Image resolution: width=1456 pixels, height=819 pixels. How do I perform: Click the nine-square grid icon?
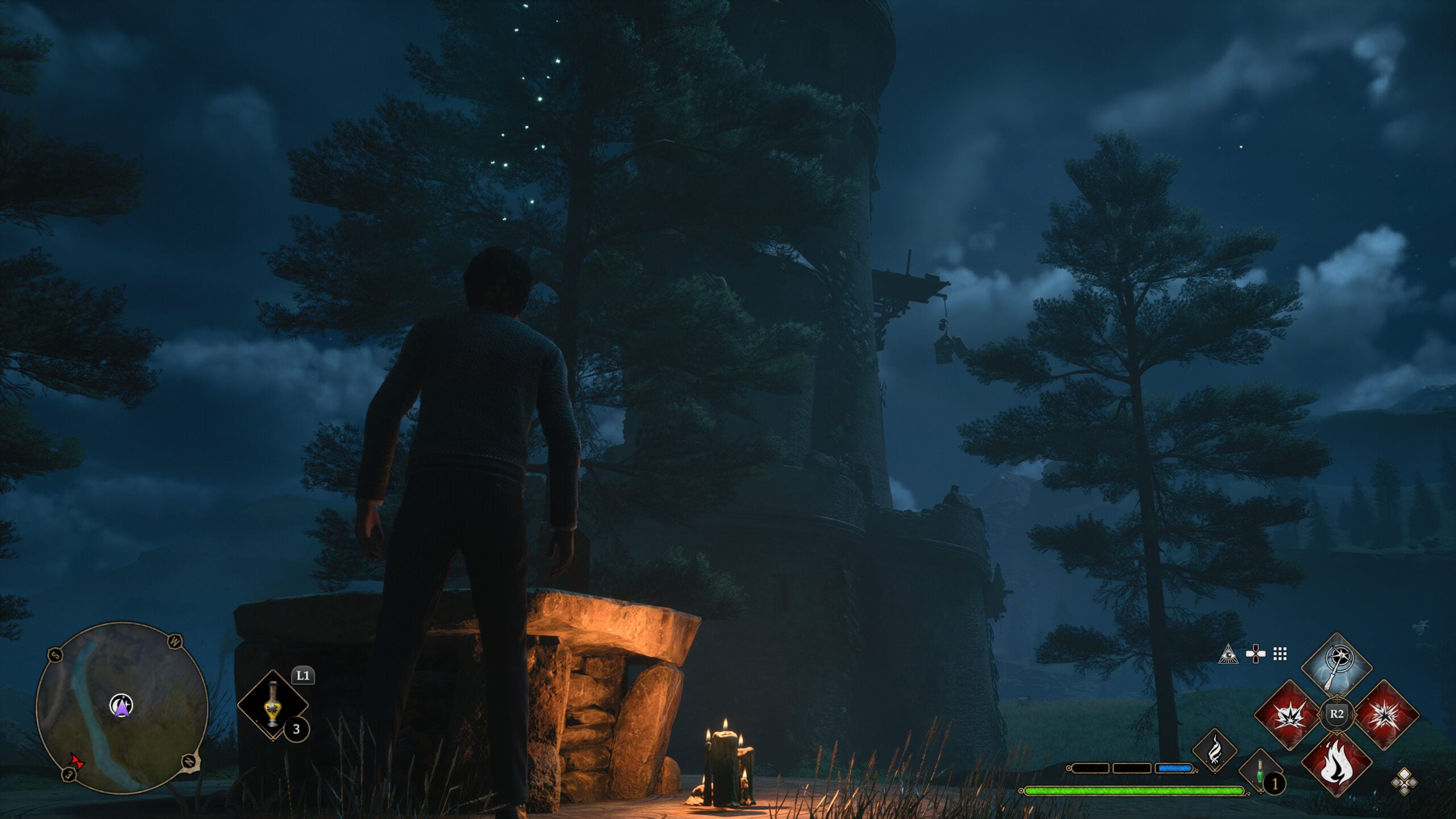[1280, 654]
